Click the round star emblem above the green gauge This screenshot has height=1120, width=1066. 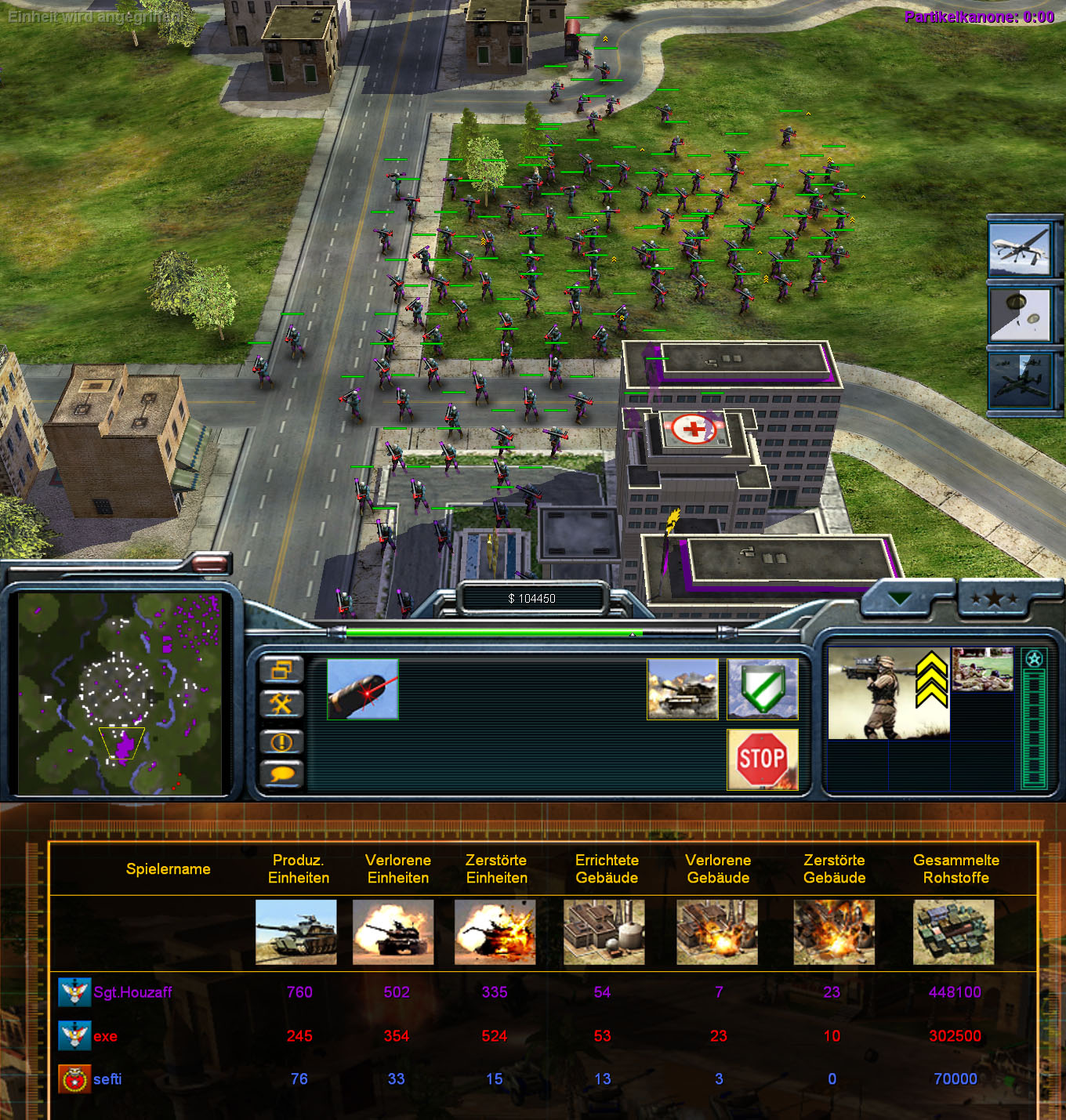pos(1034,659)
